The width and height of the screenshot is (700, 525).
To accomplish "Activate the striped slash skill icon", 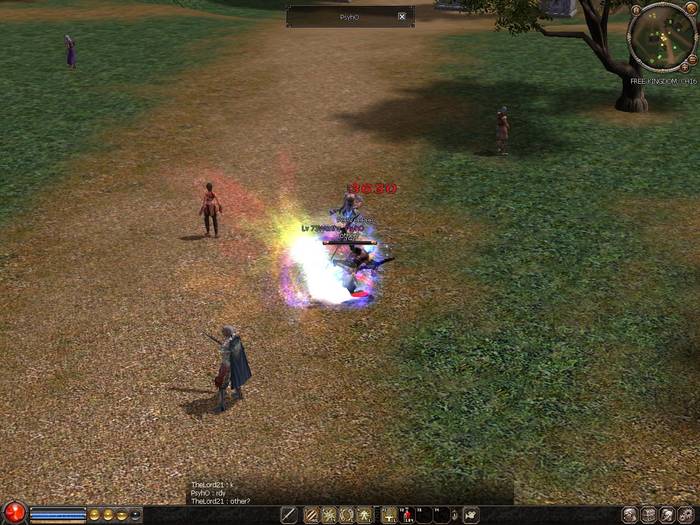I will point(312,515).
